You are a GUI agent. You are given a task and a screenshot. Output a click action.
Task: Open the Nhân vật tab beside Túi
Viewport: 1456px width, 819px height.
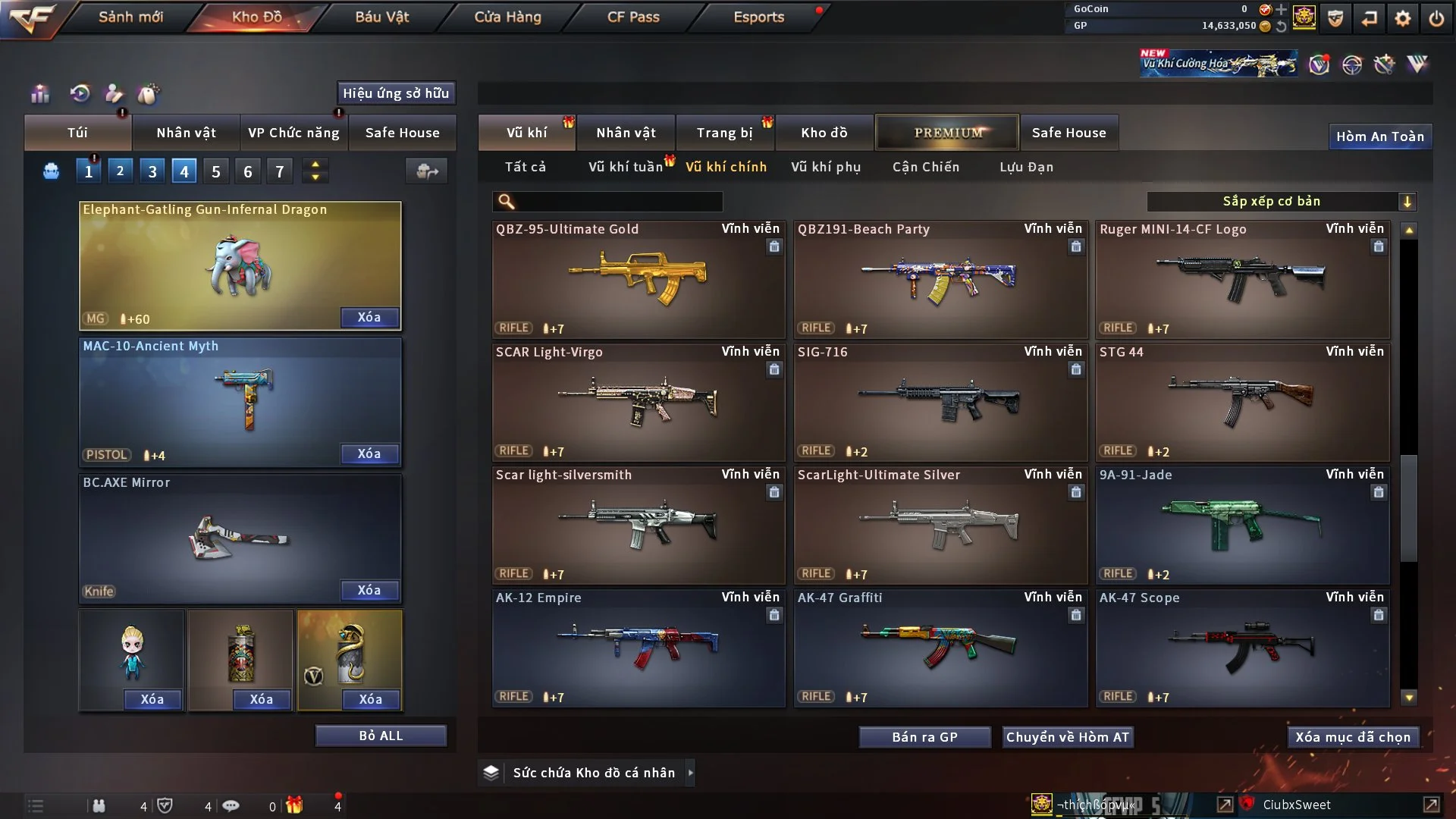[186, 133]
